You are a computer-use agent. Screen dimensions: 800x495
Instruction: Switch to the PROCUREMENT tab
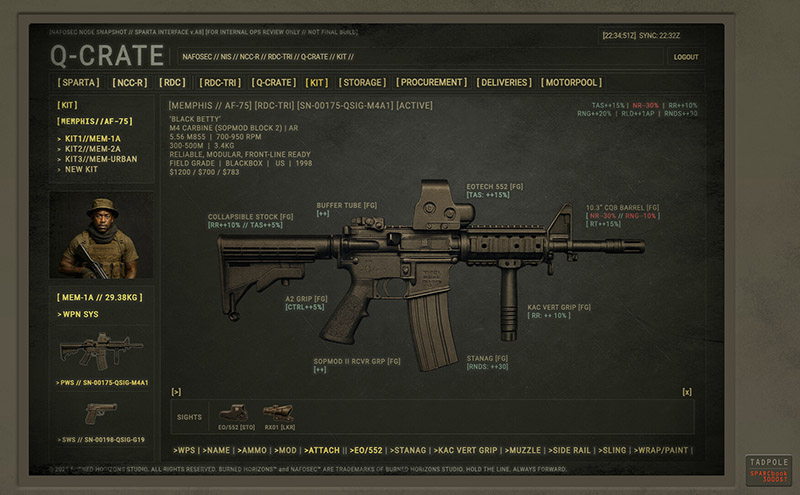(x=431, y=82)
